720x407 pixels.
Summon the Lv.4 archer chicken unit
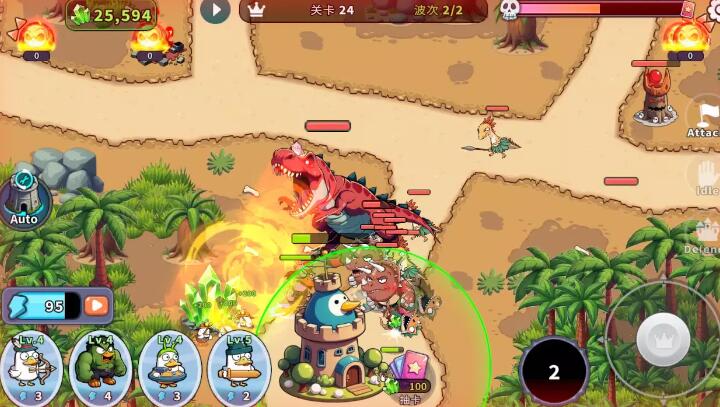click(30, 367)
